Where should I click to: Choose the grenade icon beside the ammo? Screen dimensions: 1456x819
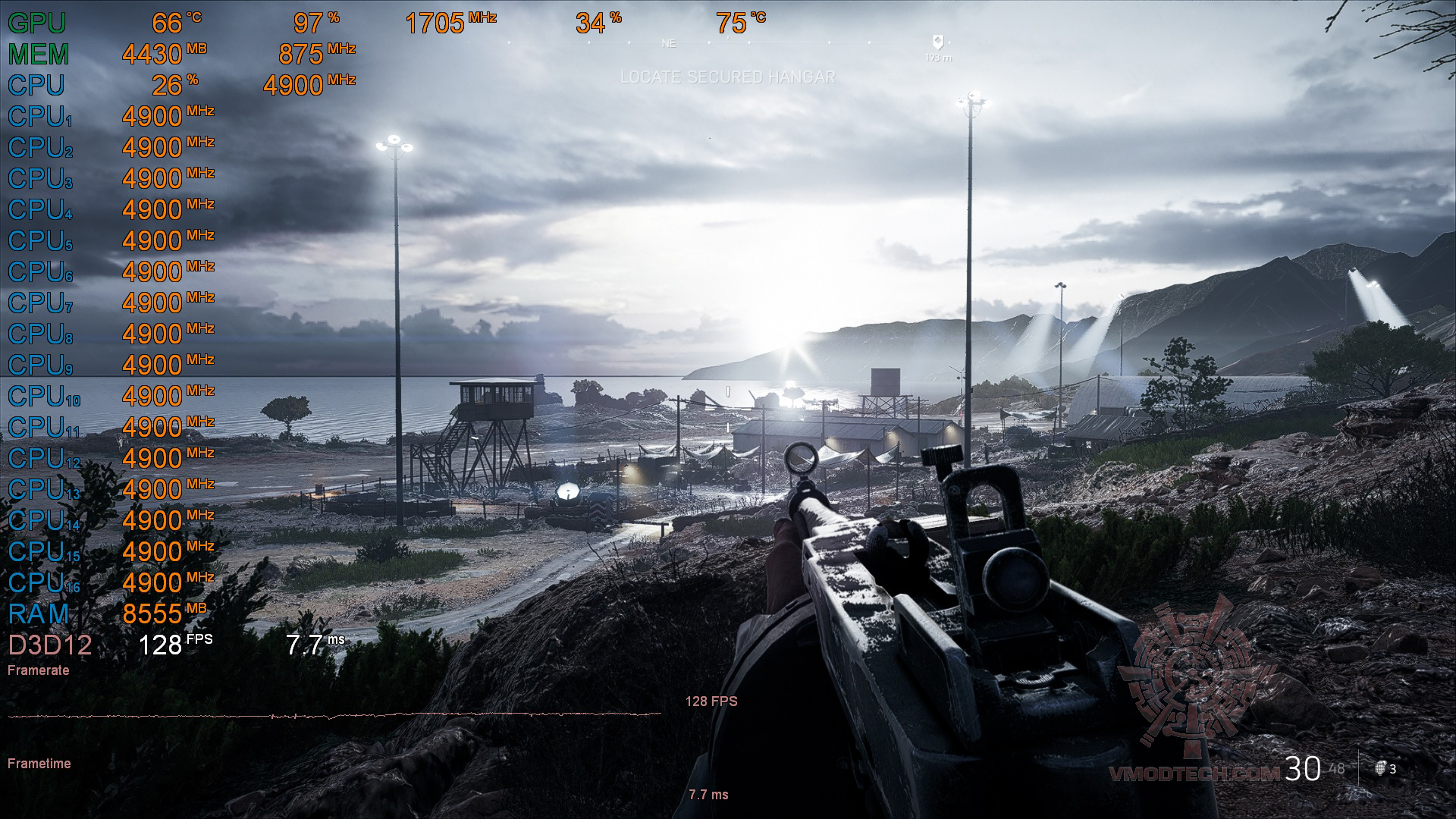point(1381,768)
